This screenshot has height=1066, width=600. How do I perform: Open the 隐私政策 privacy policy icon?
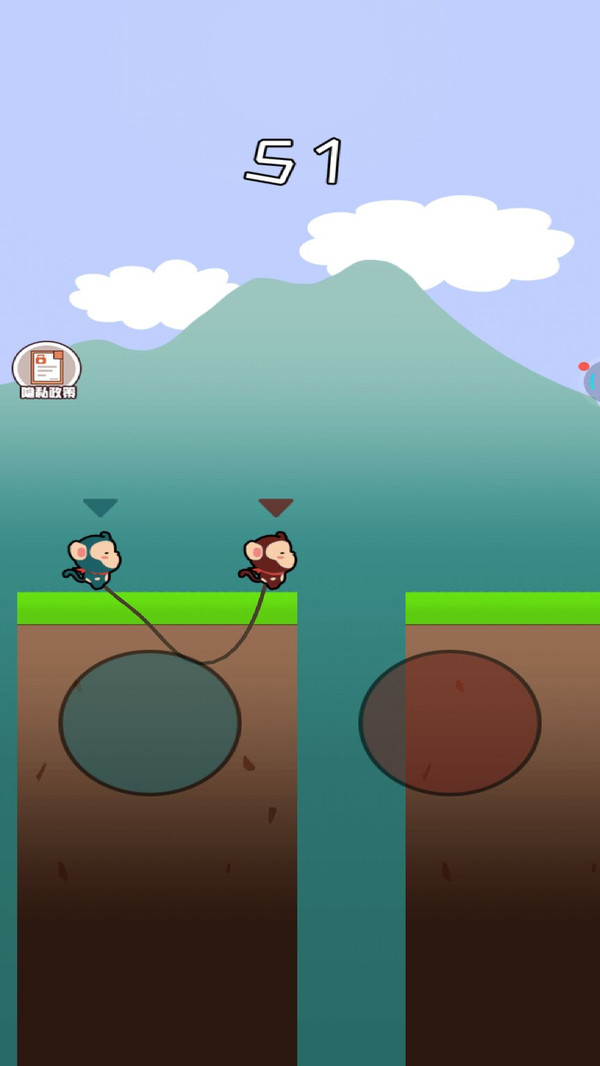46,369
